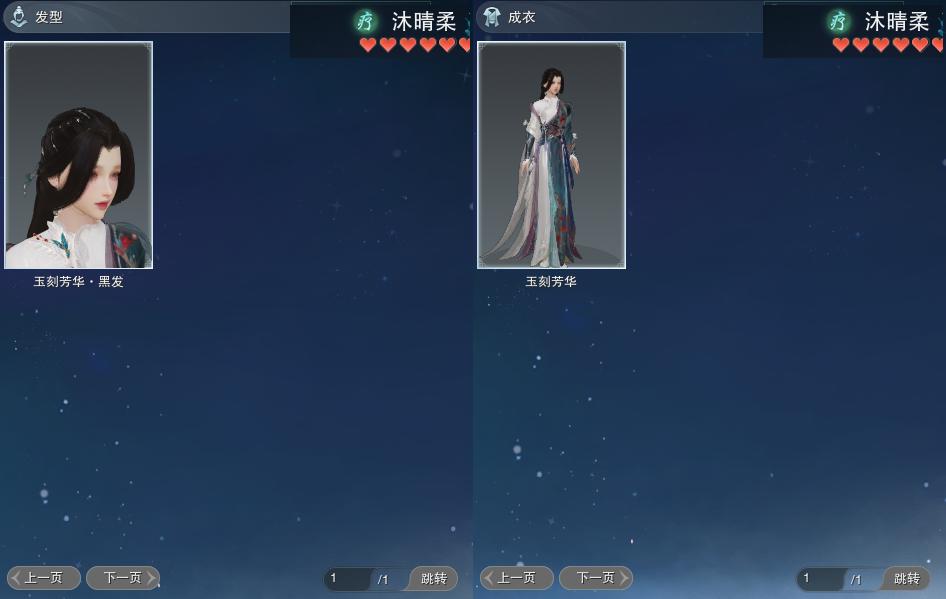Click 上一页 in the 发型 panel
Screen dimensions: 946x599
tap(44, 578)
